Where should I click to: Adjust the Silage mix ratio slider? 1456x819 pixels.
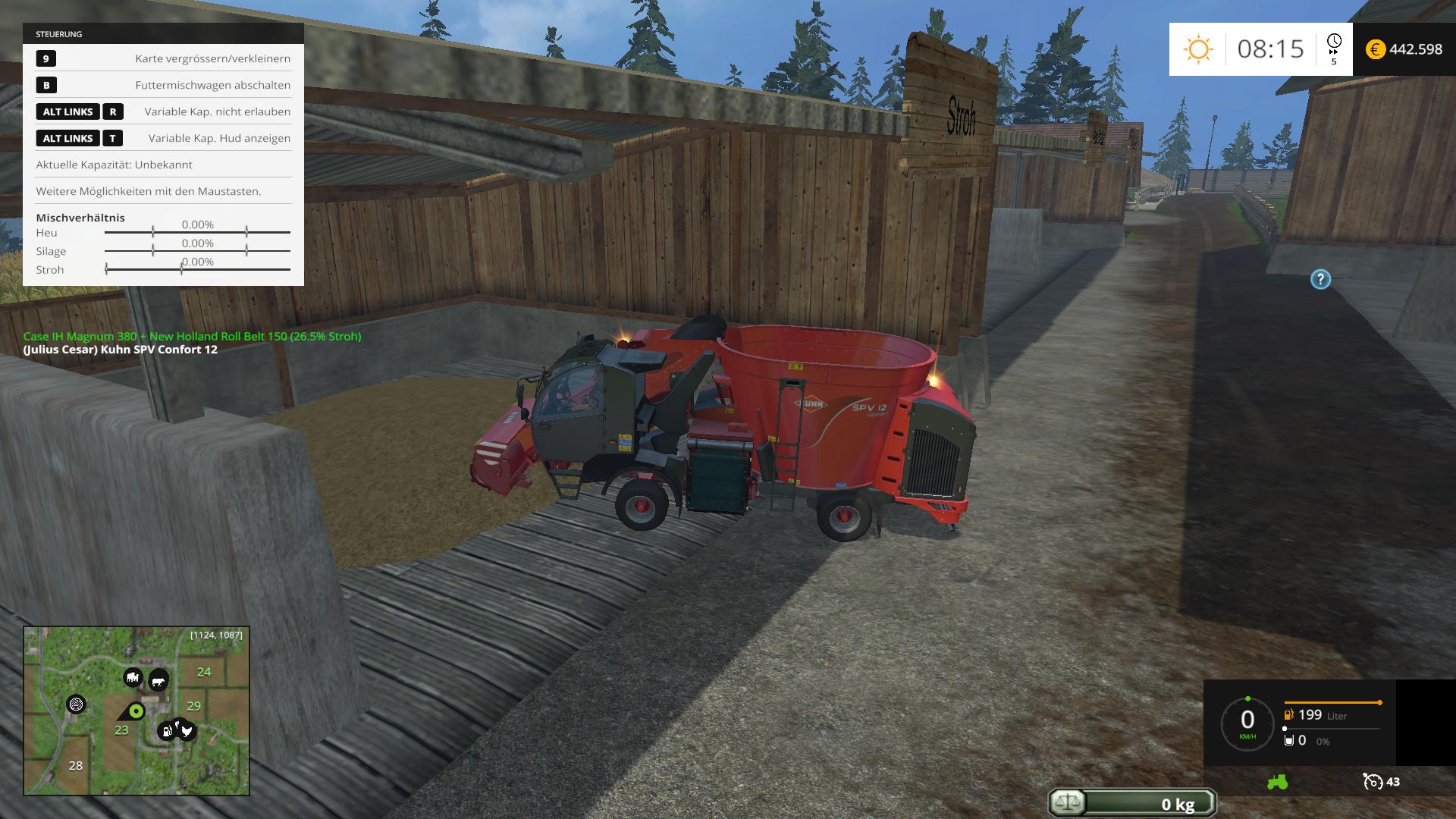point(197,251)
